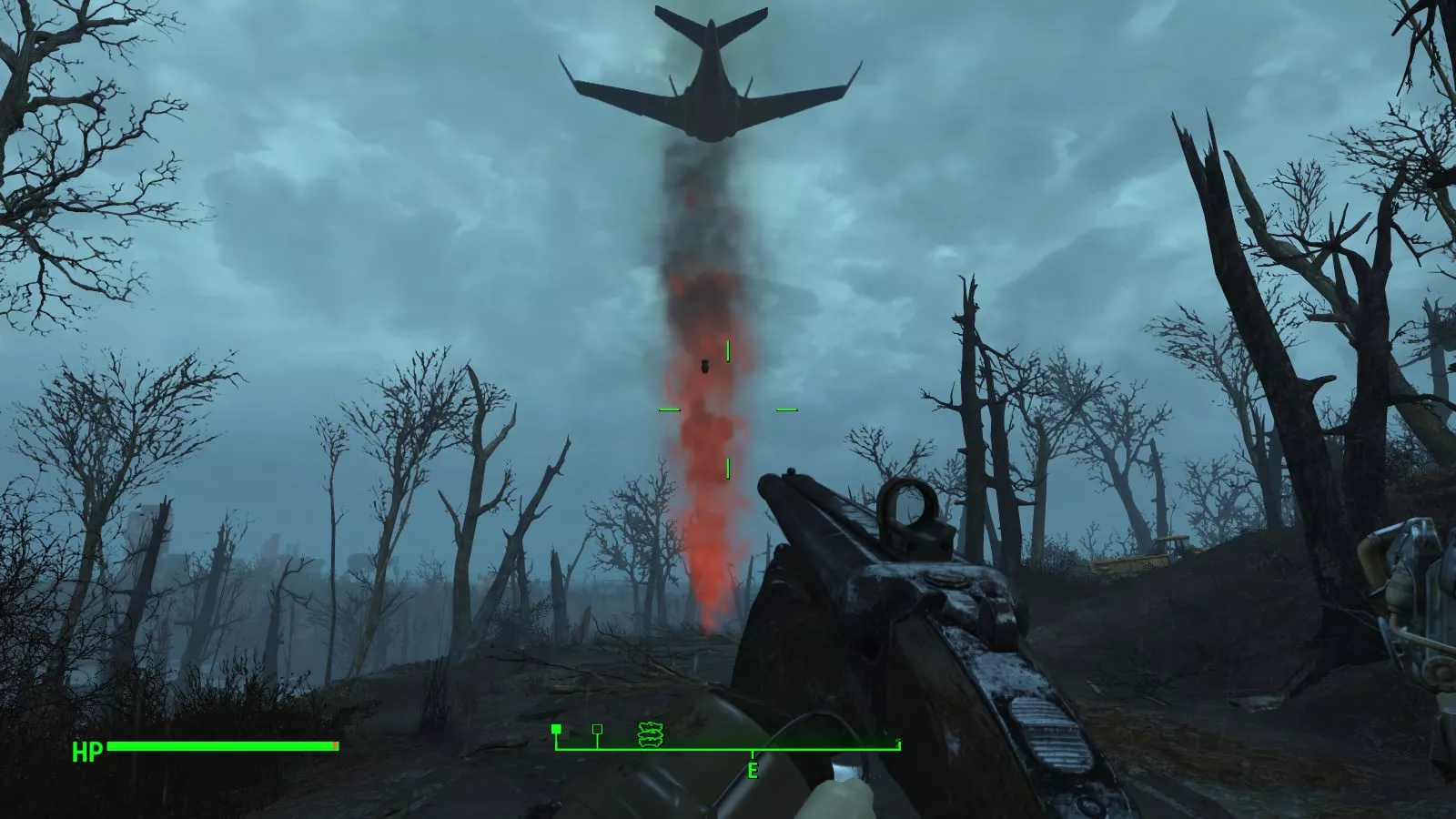Click the filled square quest marker on compass
Screen dimensions: 1456x819
pyautogui.click(x=556, y=729)
